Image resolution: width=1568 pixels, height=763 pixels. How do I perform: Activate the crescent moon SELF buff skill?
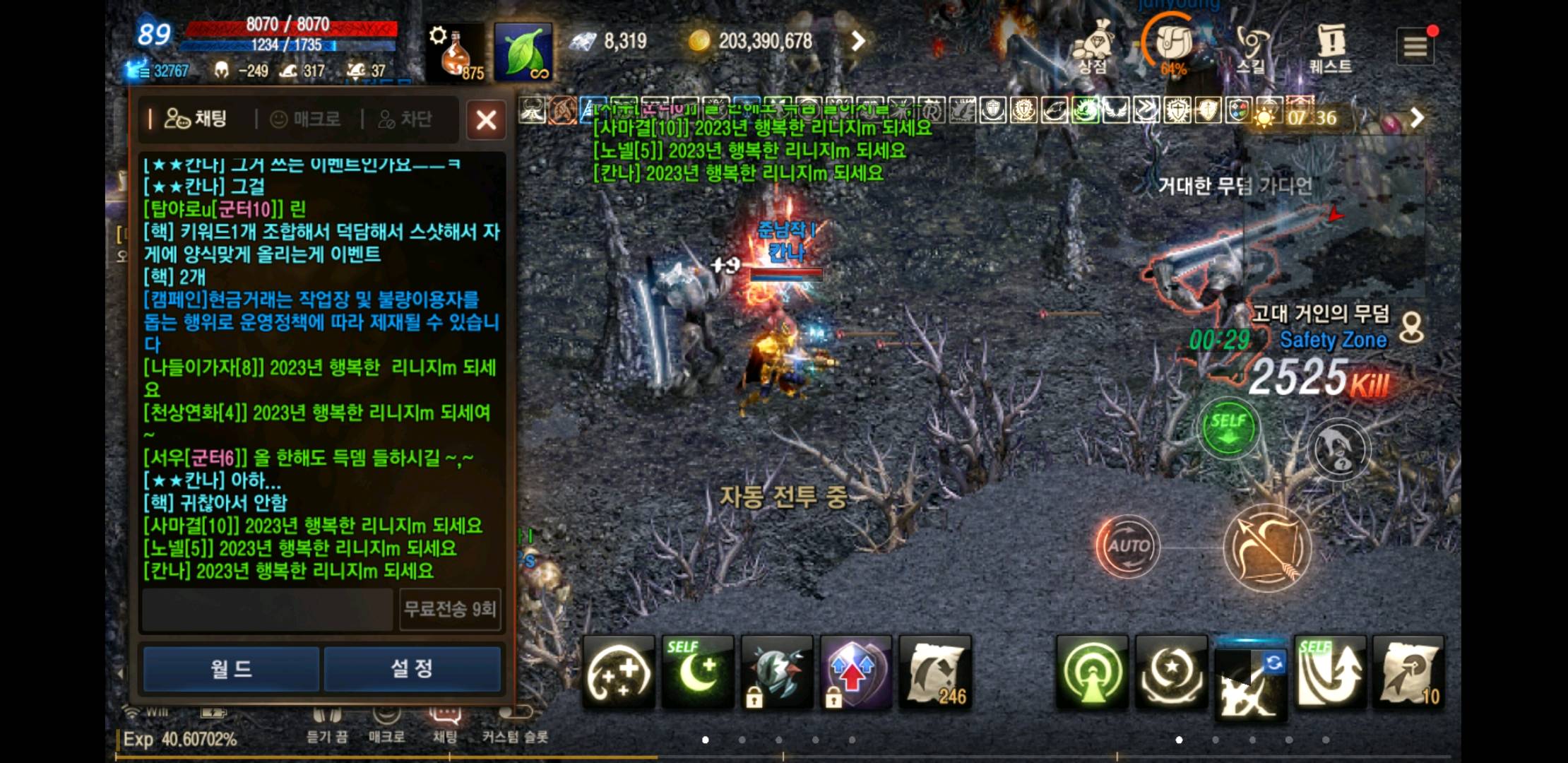pos(698,670)
